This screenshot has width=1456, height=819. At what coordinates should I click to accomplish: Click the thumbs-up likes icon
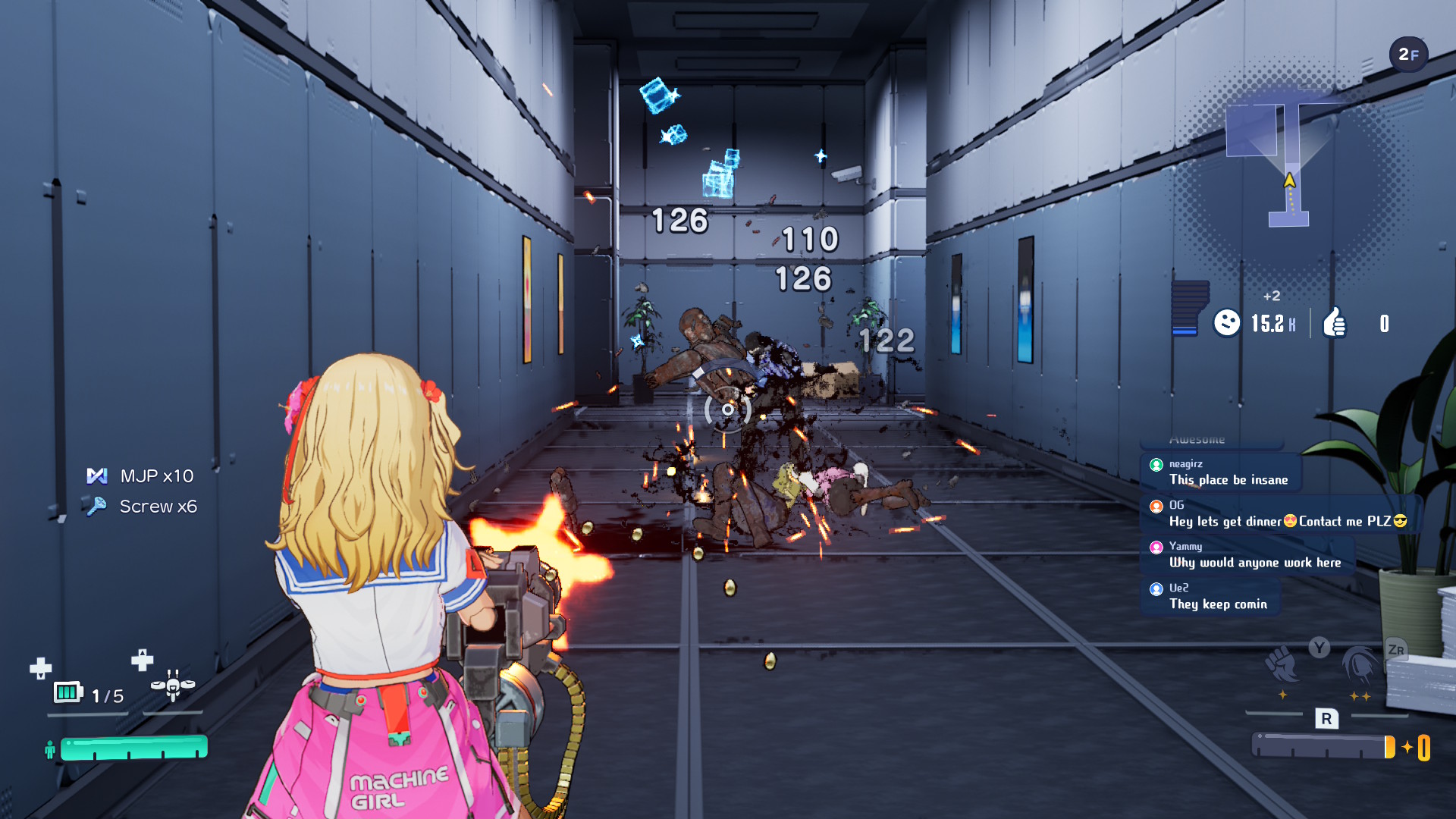tap(1335, 323)
